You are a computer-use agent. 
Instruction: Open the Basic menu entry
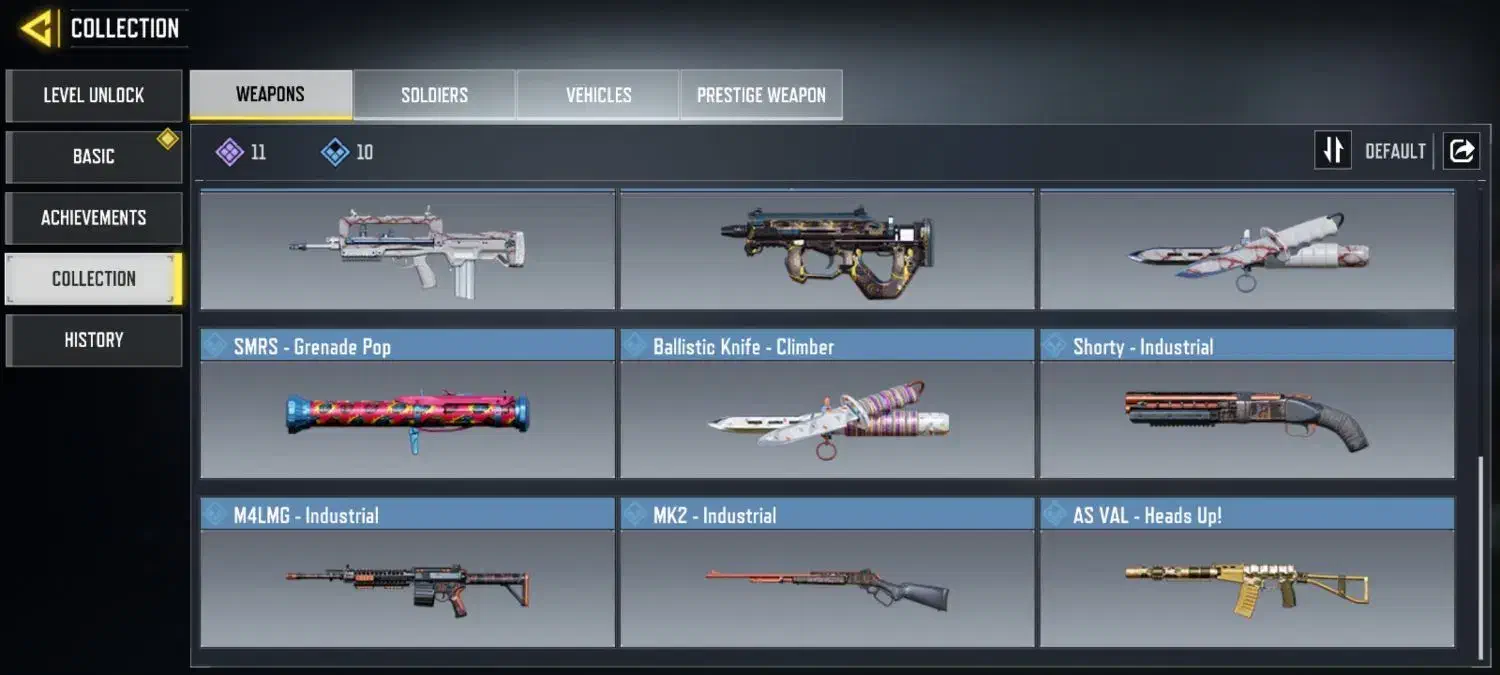tap(94, 157)
